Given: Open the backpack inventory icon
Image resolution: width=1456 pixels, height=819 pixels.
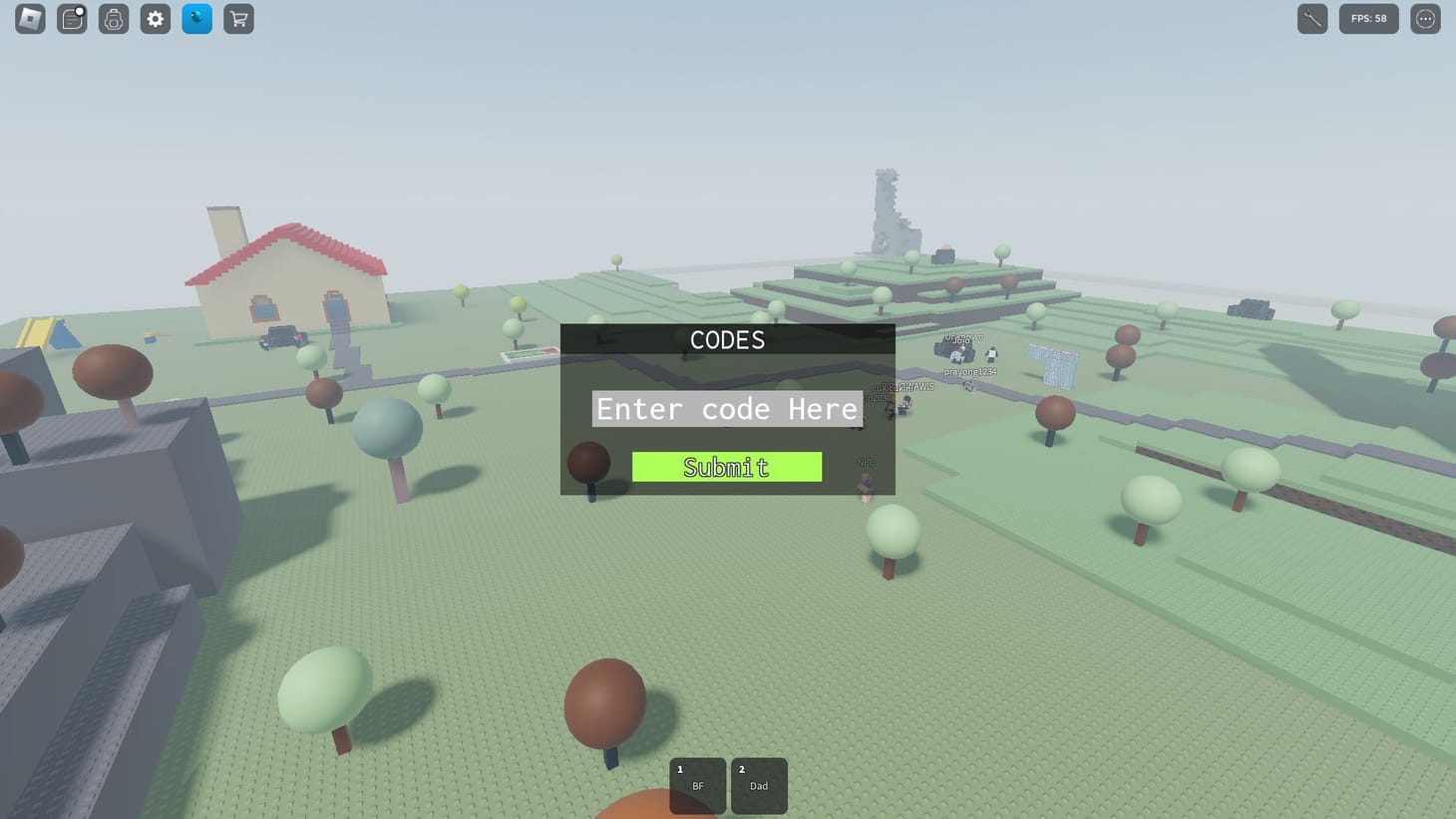Looking at the screenshot, I should click(x=113, y=19).
